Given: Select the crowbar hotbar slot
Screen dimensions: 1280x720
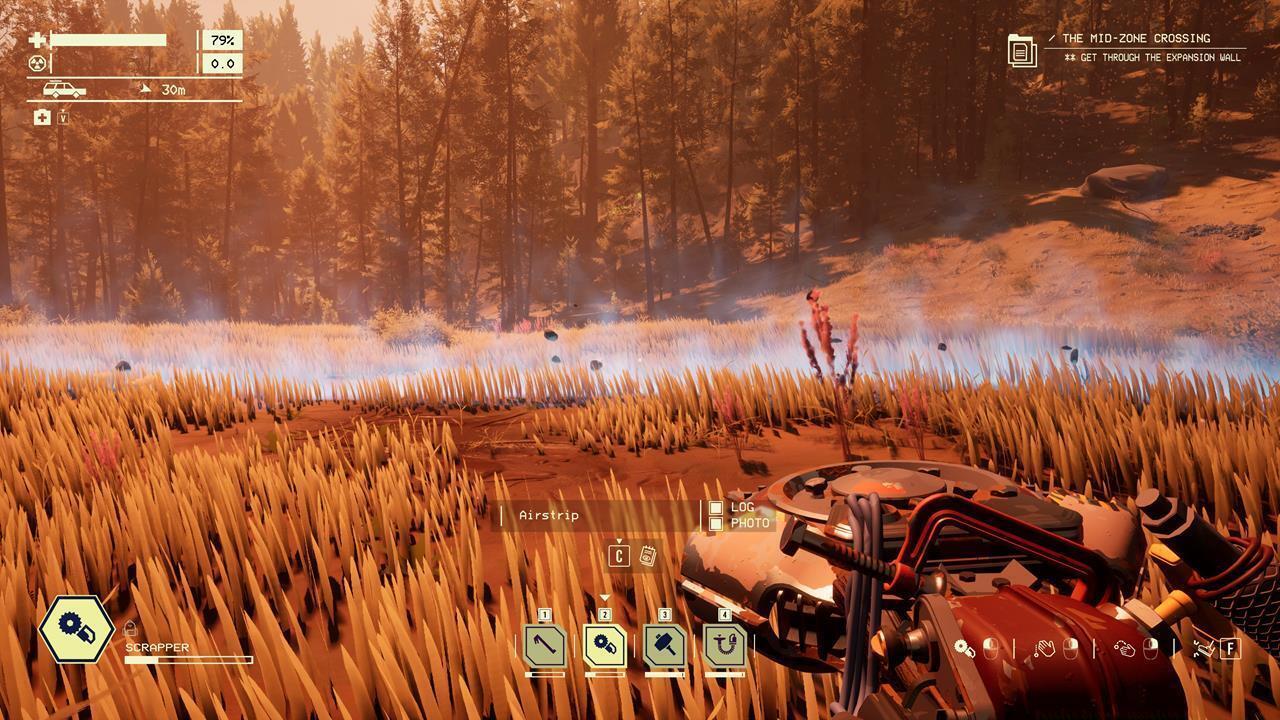Looking at the screenshot, I should point(544,646).
